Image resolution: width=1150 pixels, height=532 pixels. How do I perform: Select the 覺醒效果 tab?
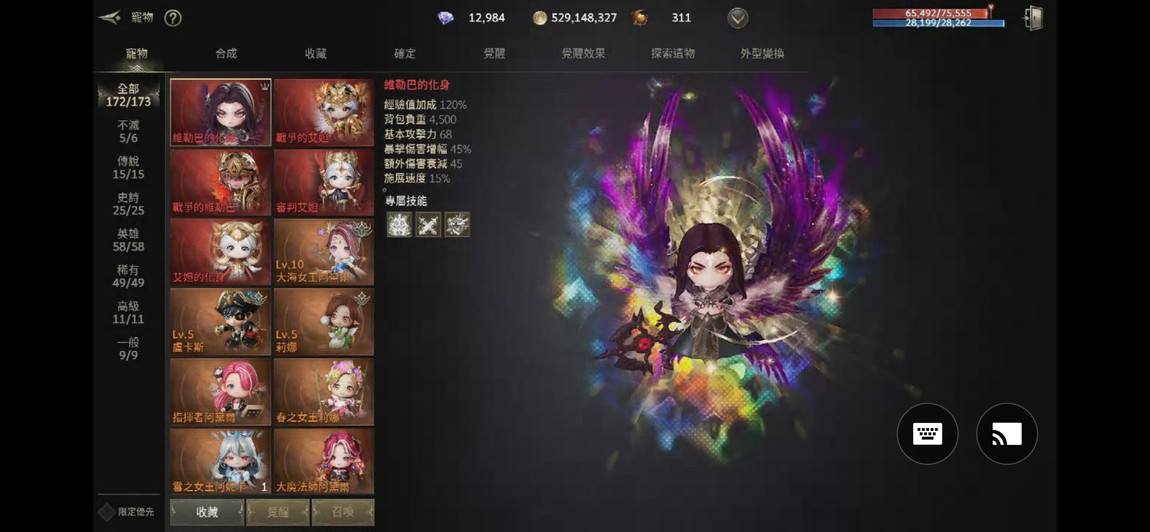click(x=583, y=53)
